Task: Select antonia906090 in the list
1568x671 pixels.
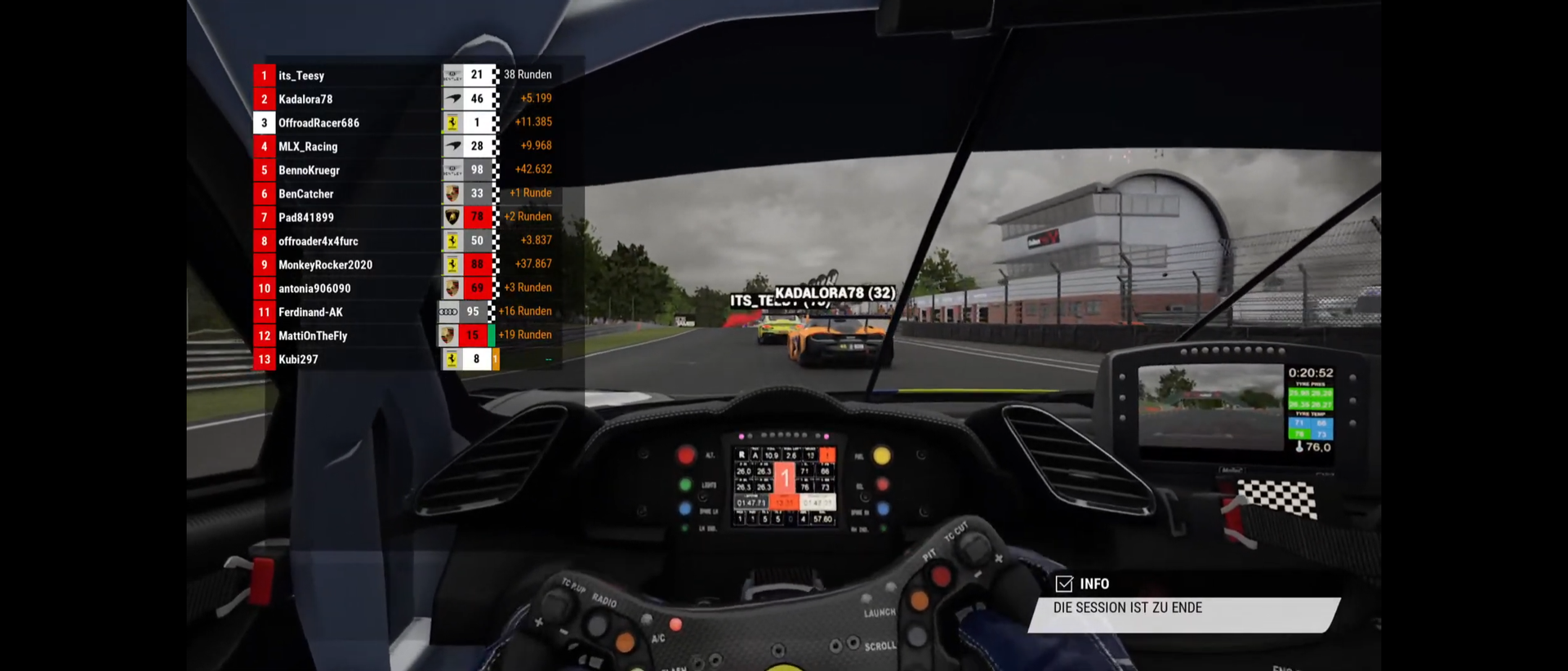Action: (x=314, y=289)
